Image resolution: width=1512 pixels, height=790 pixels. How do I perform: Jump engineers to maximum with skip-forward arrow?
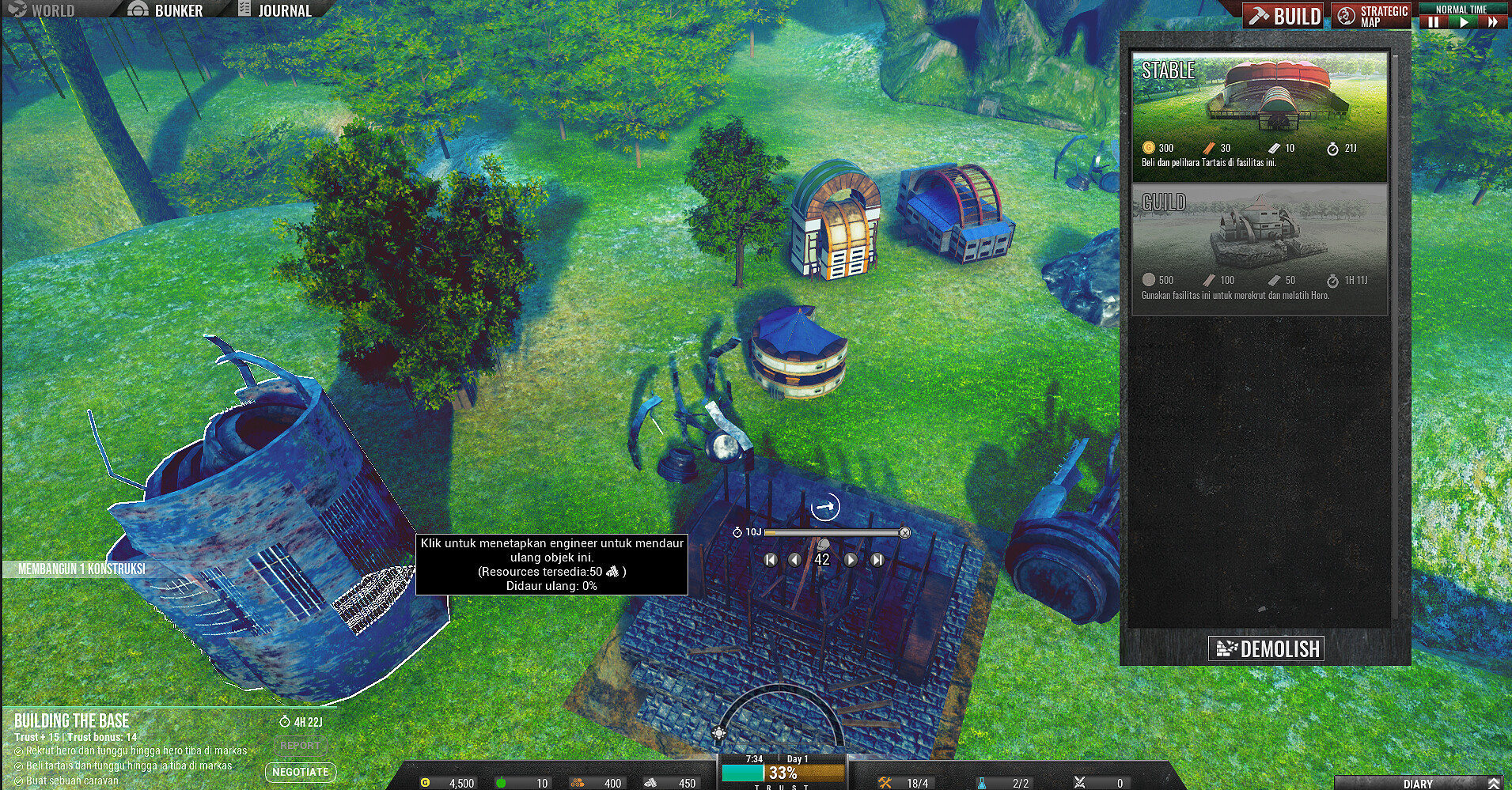[x=877, y=561]
